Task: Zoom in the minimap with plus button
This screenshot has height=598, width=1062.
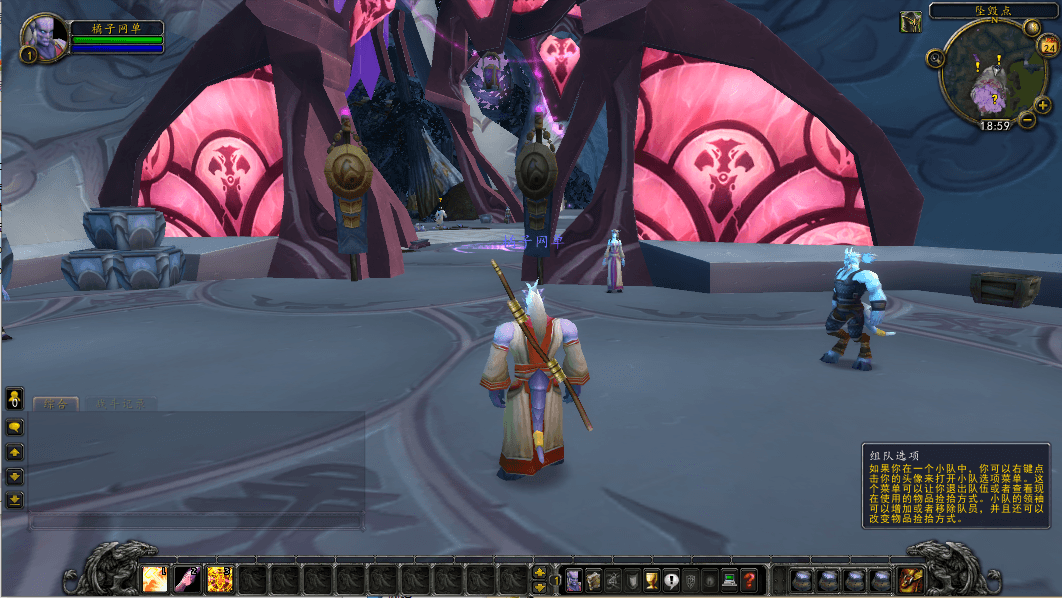Action: click(x=1043, y=105)
